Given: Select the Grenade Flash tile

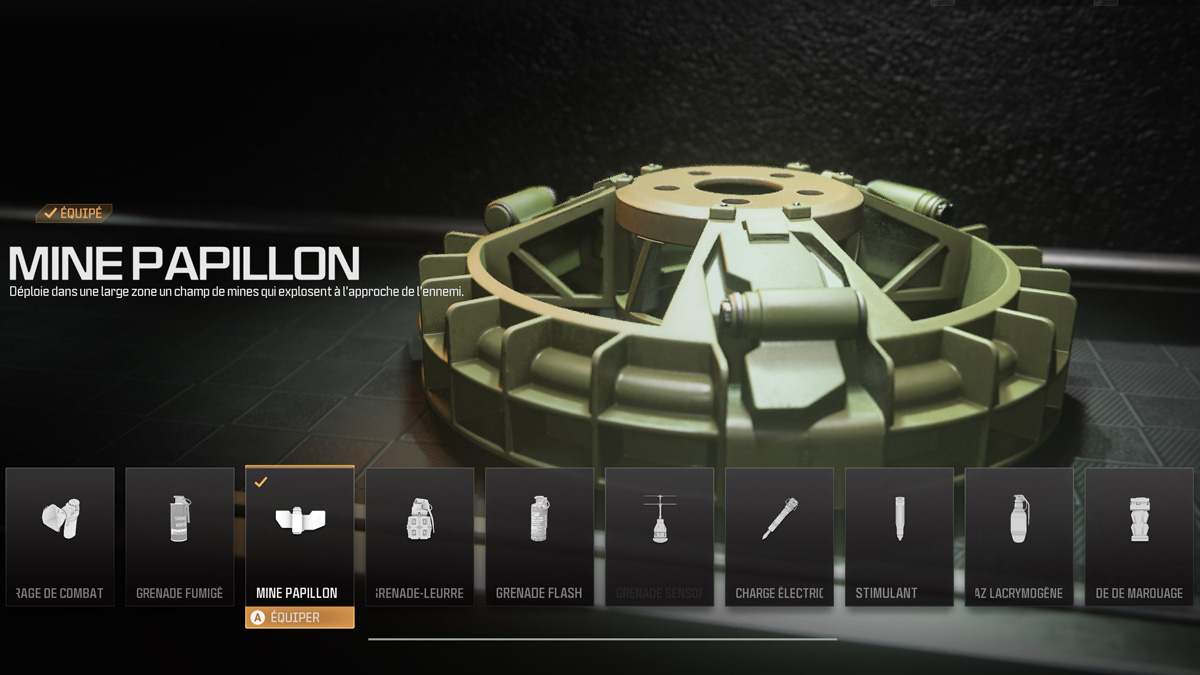Looking at the screenshot, I should [540, 537].
